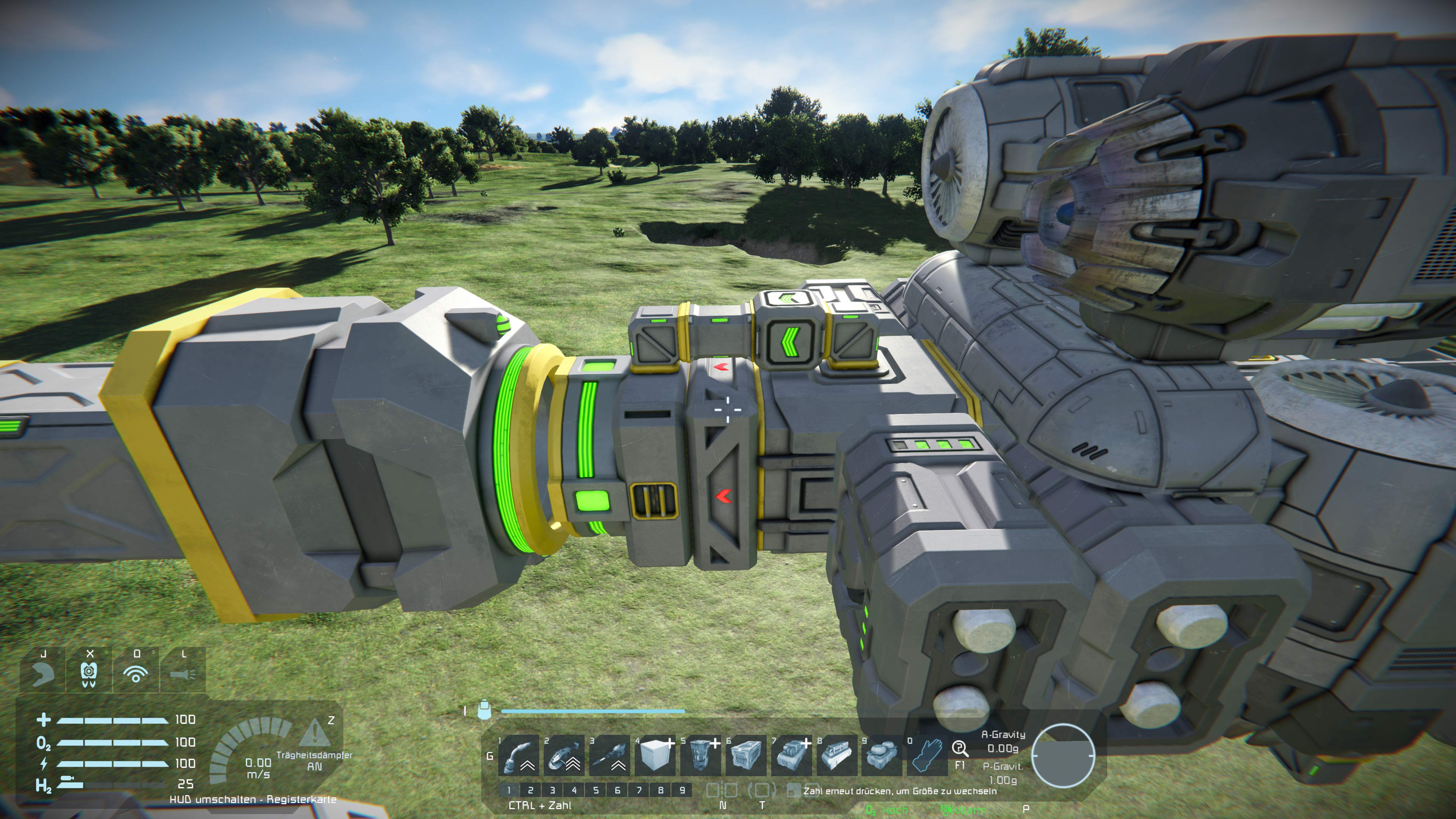Pick the twin-dome block in slot nine
This screenshot has height=819, width=1456.
point(882,755)
